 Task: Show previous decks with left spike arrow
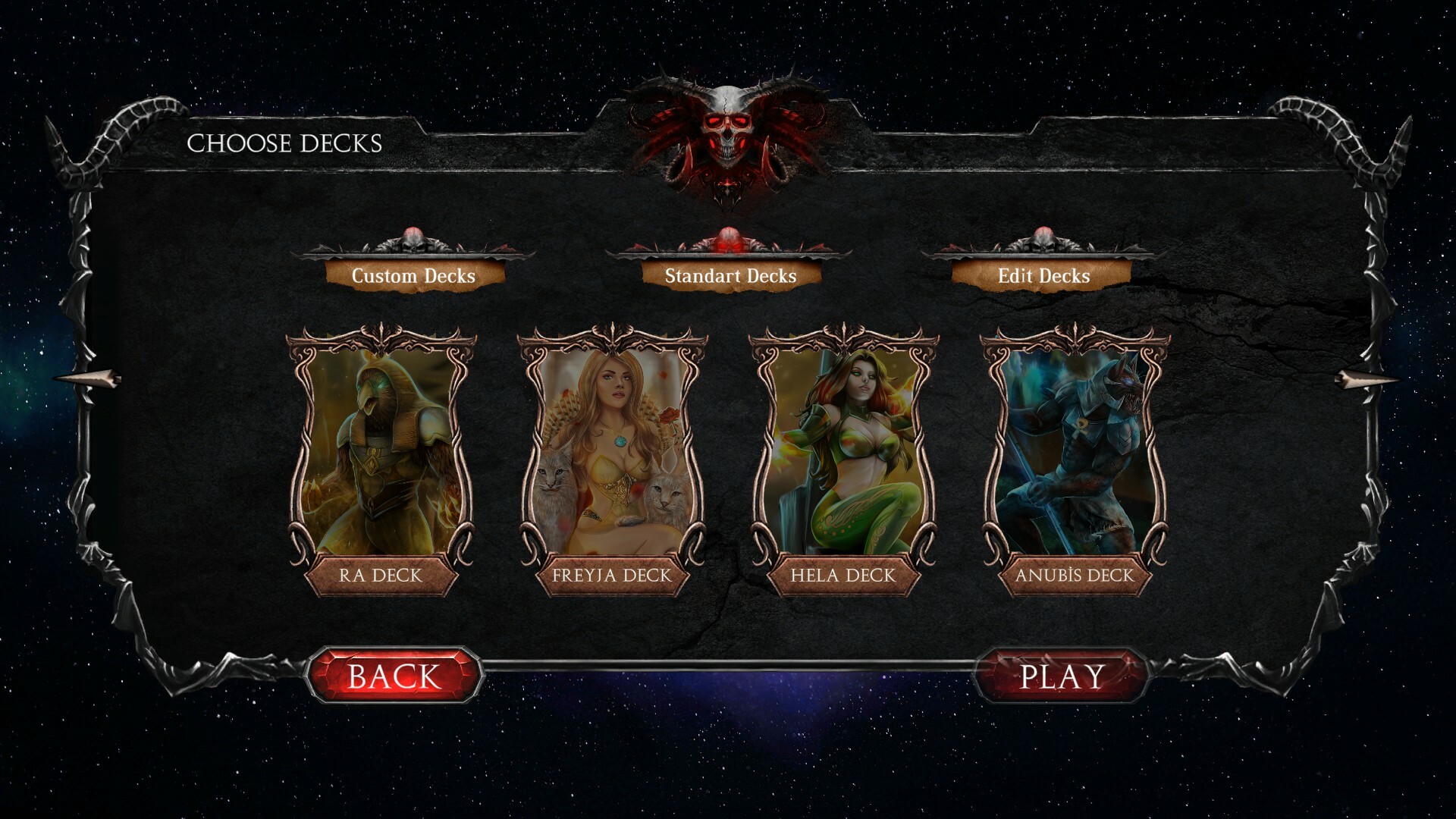(x=87, y=379)
